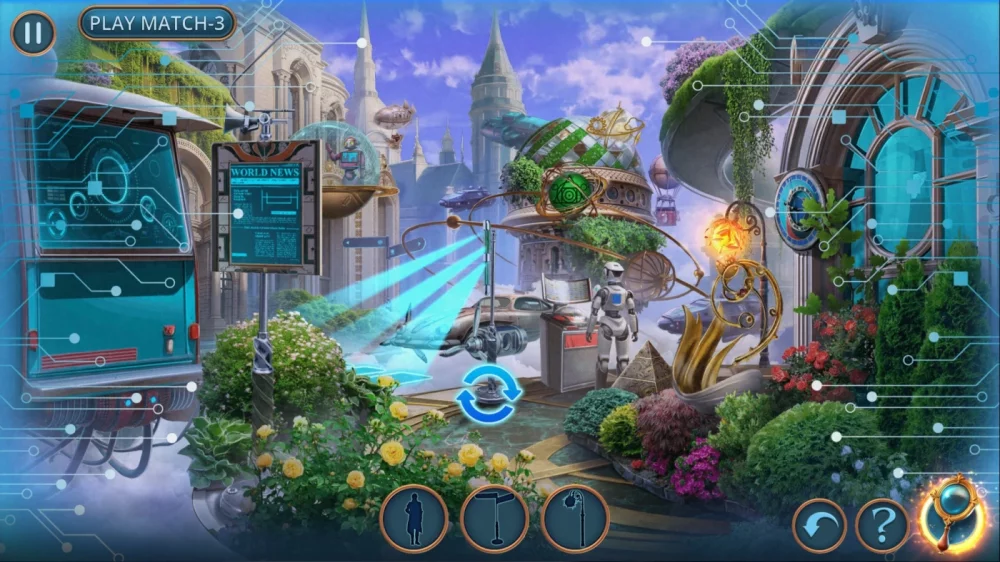
Task: Open the question mark help button
Action: pyautogui.click(x=882, y=525)
